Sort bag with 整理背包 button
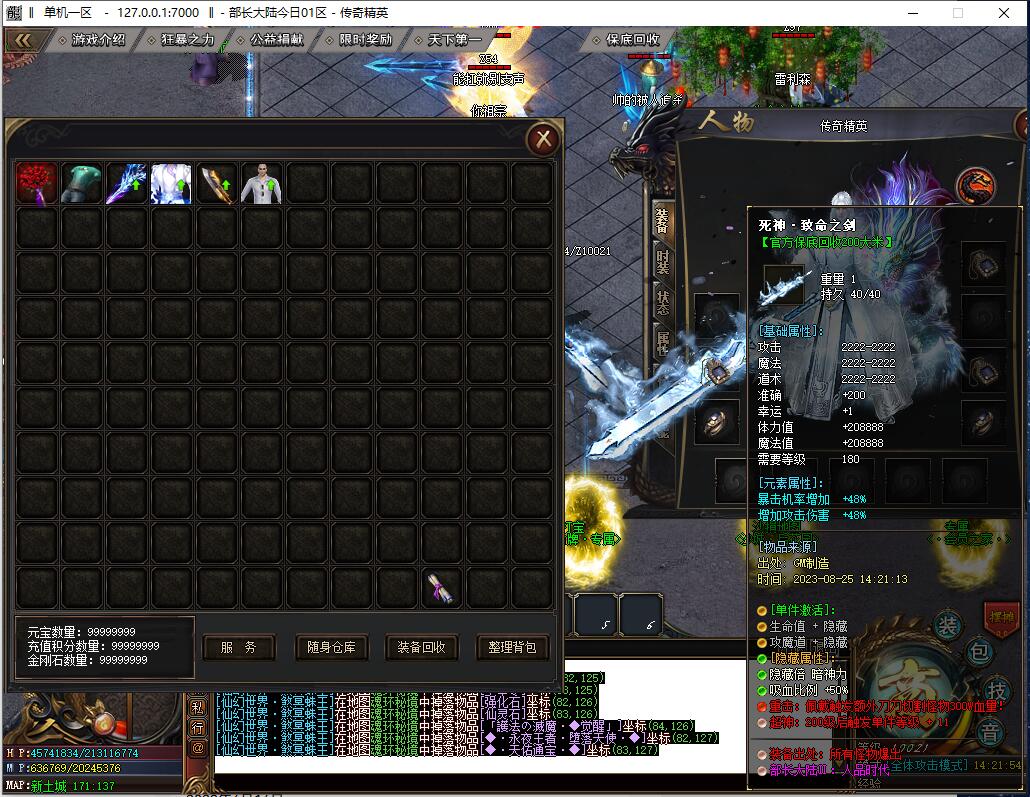Screen dimensions: 1030x797 [x=513, y=647]
